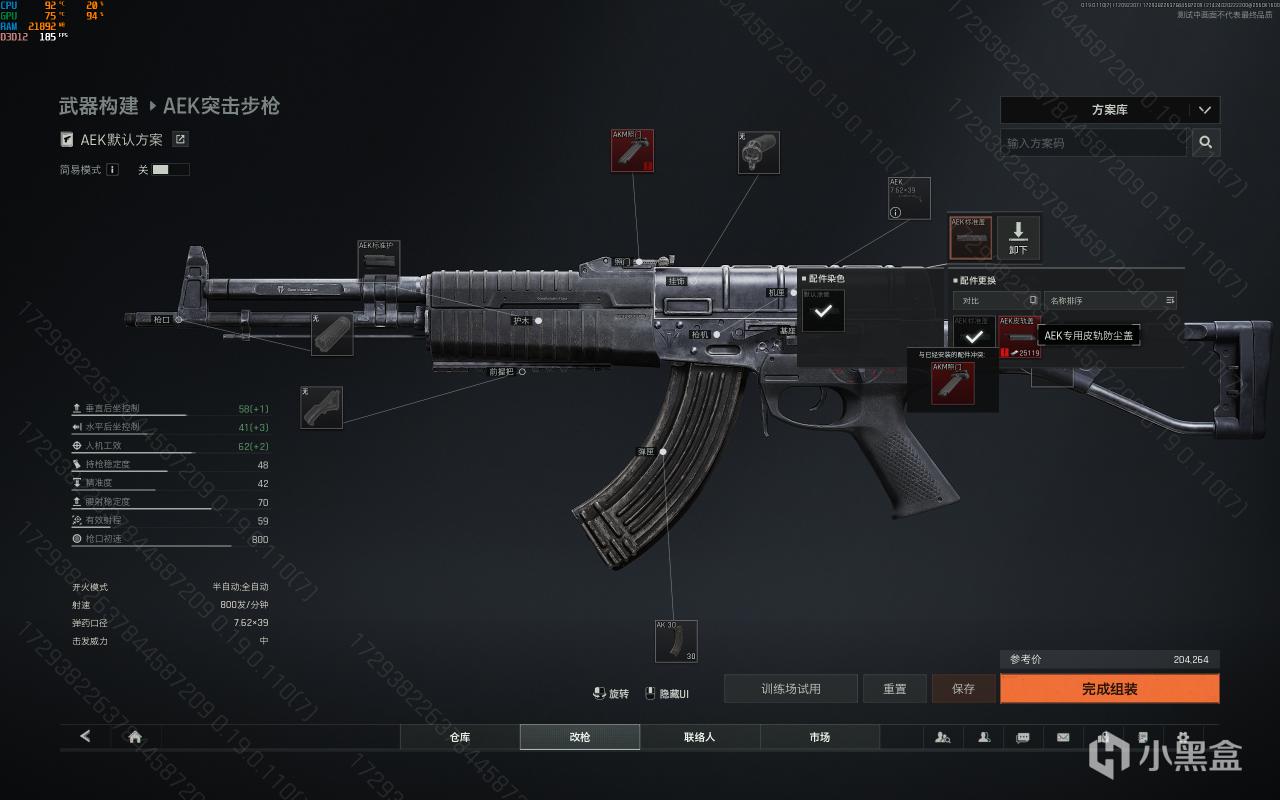Go back with the left arrow button
Viewport: 1280px width, 800px height.
(x=85, y=737)
